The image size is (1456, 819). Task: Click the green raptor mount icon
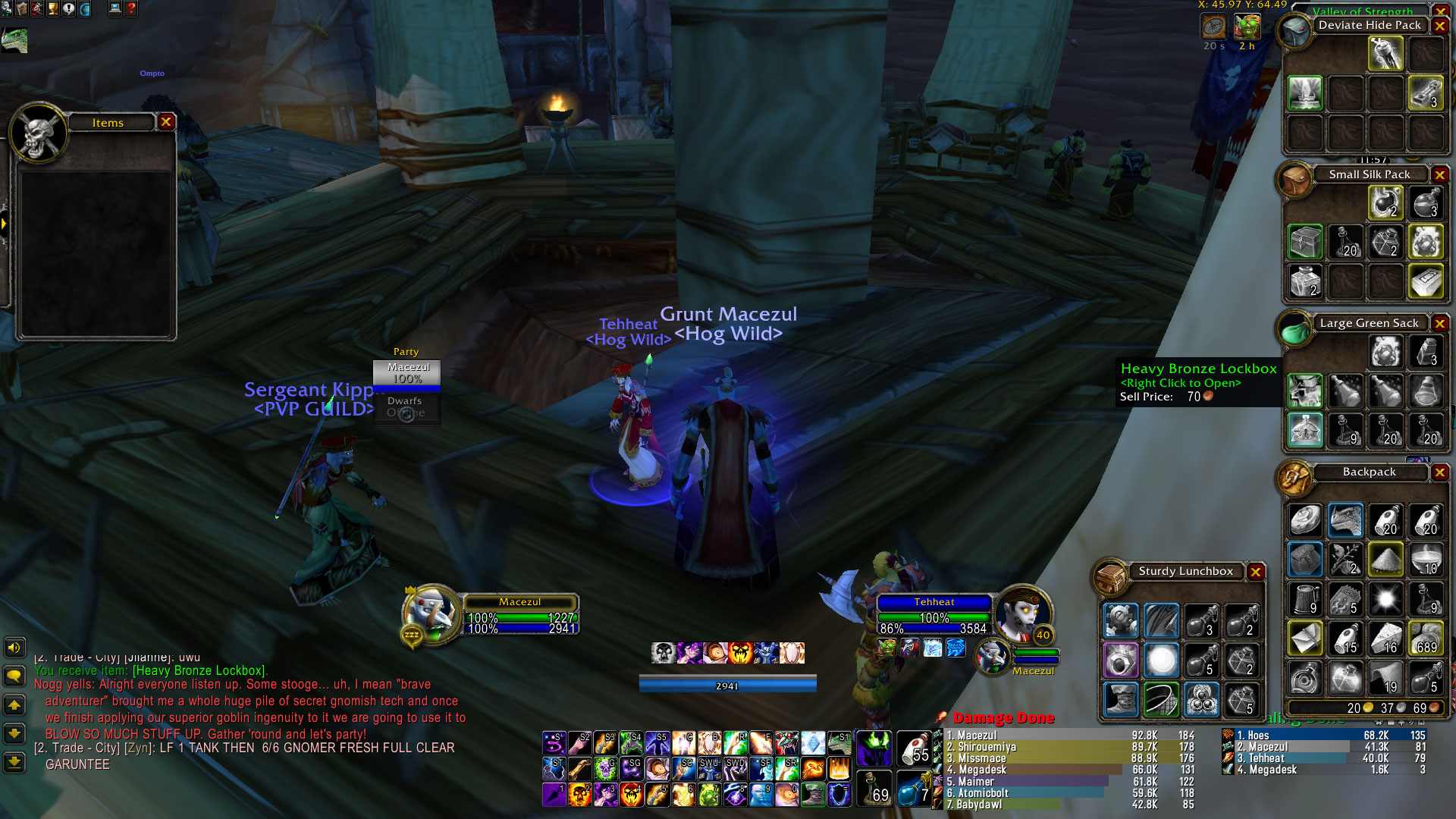(14, 40)
